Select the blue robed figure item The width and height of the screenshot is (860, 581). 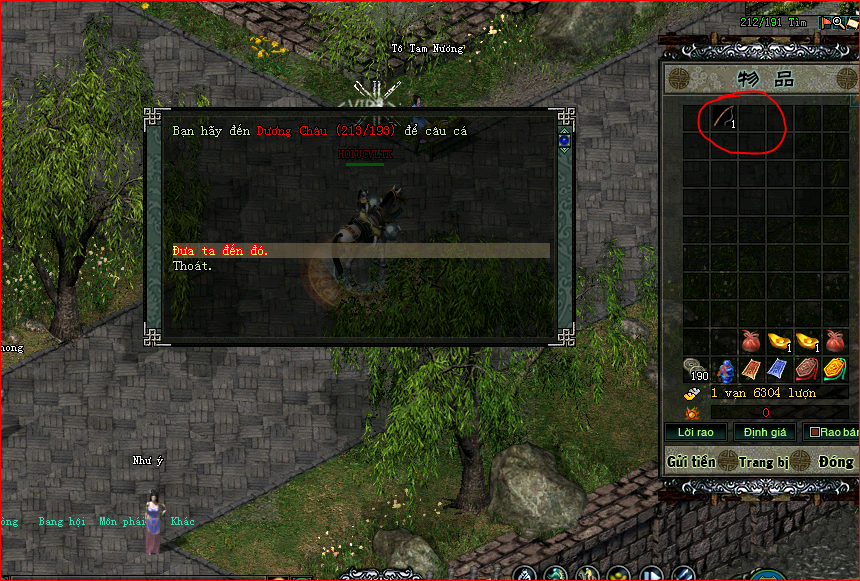point(725,370)
